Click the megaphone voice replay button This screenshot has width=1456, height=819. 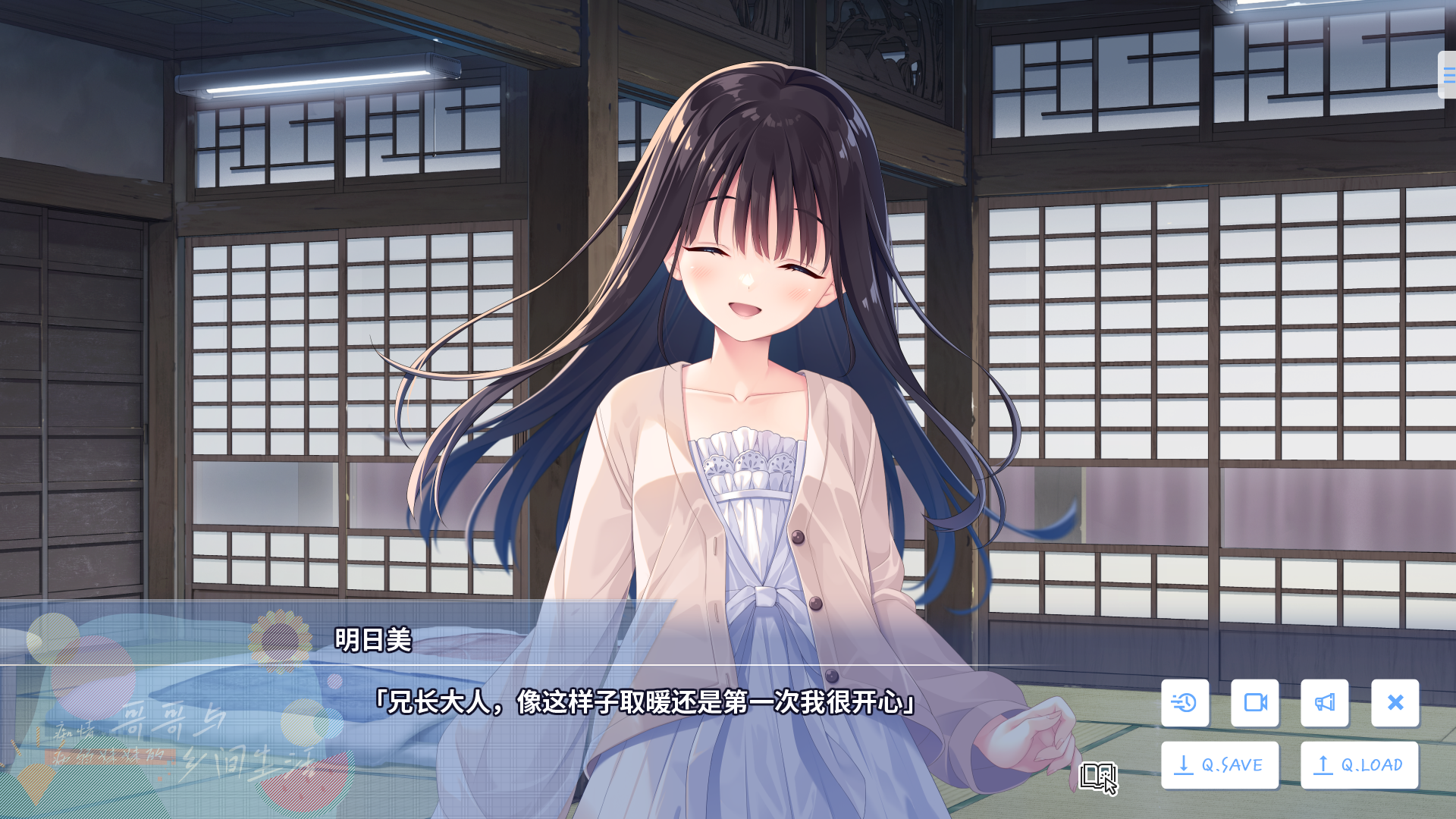[x=1325, y=703]
